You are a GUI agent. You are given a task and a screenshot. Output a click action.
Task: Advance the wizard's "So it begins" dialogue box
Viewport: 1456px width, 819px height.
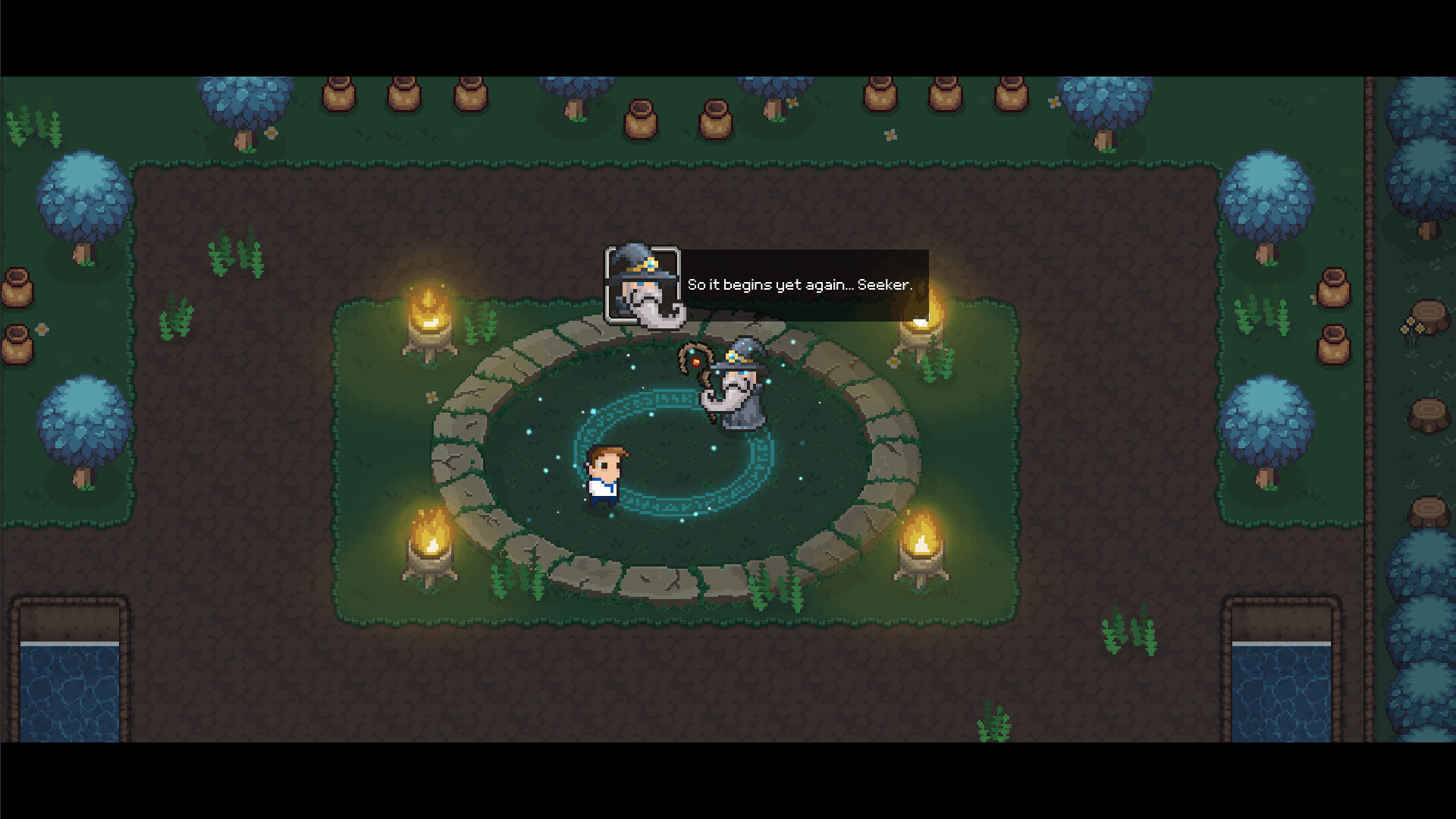point(800,285)
